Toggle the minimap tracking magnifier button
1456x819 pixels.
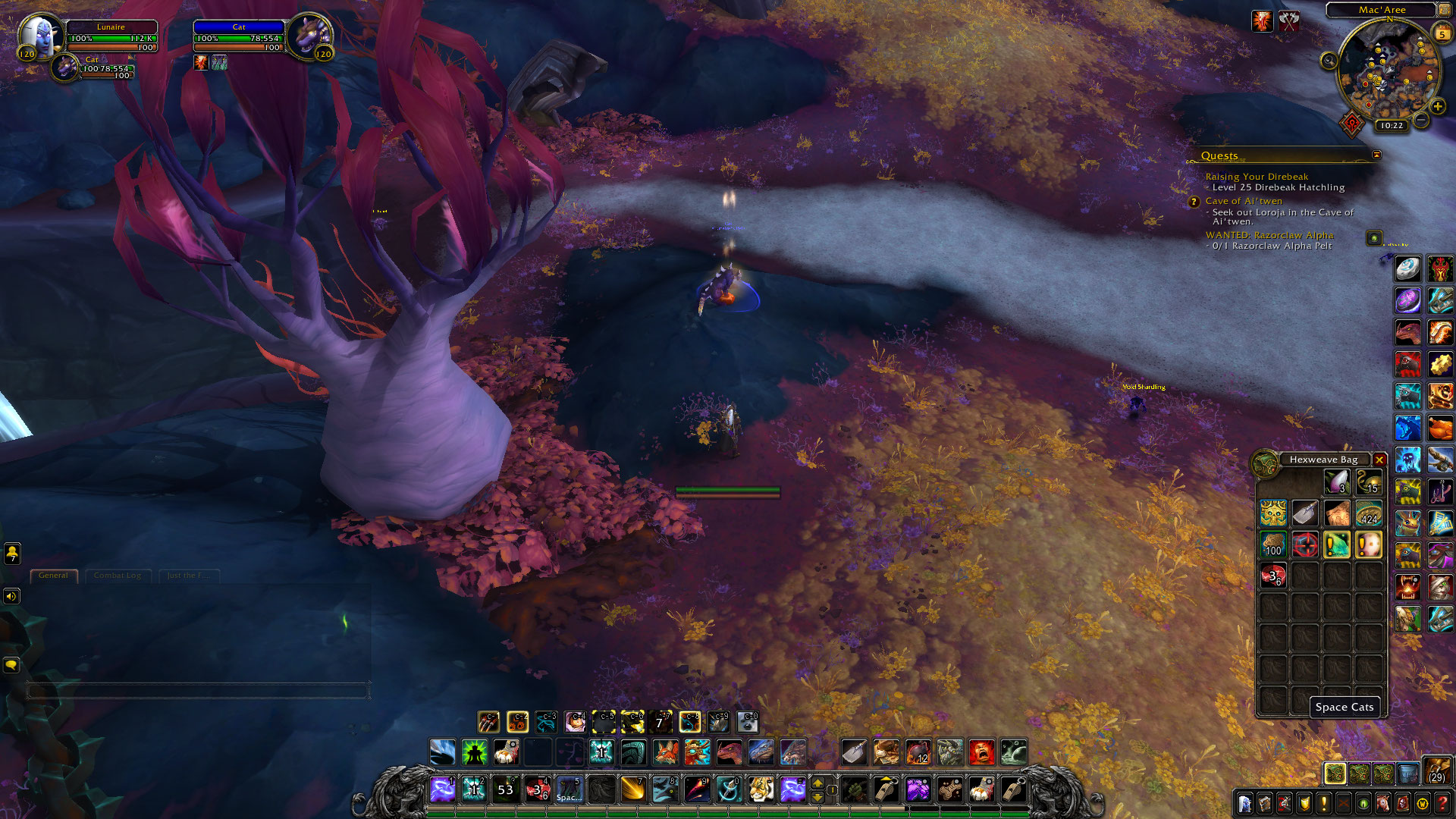[1329, 61]
